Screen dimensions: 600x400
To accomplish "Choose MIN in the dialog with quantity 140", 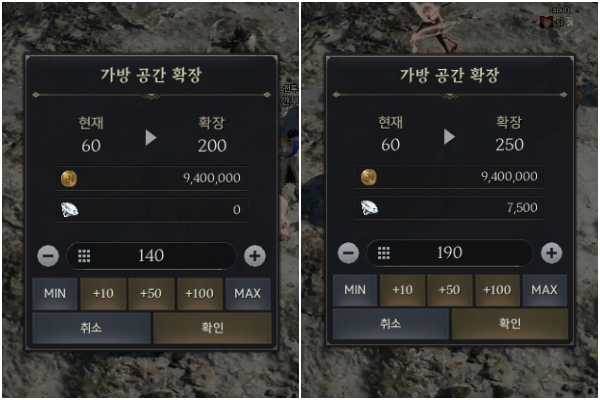I will point(54,293).
